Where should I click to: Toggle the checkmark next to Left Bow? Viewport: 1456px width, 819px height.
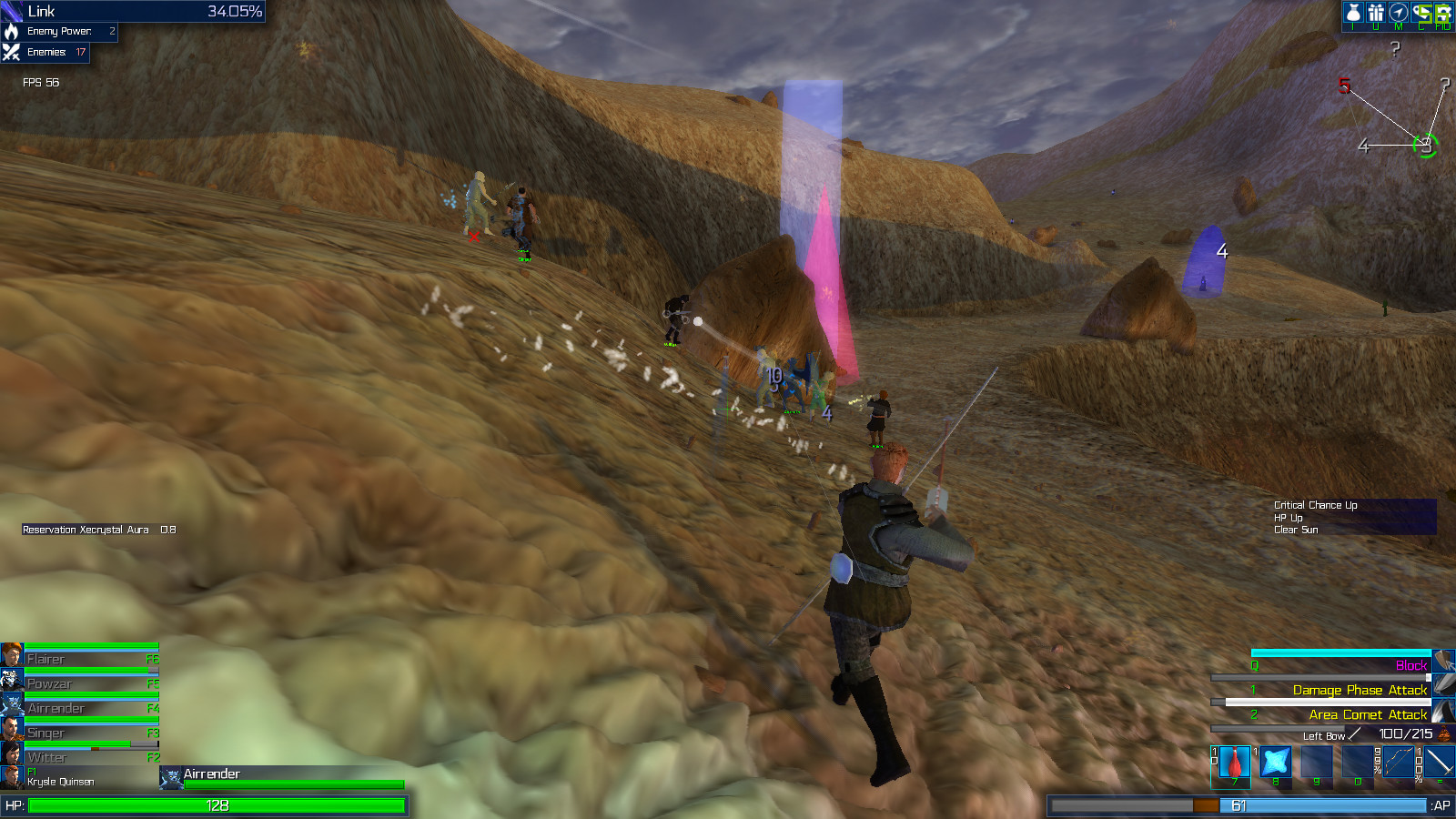pos(1354,735)
